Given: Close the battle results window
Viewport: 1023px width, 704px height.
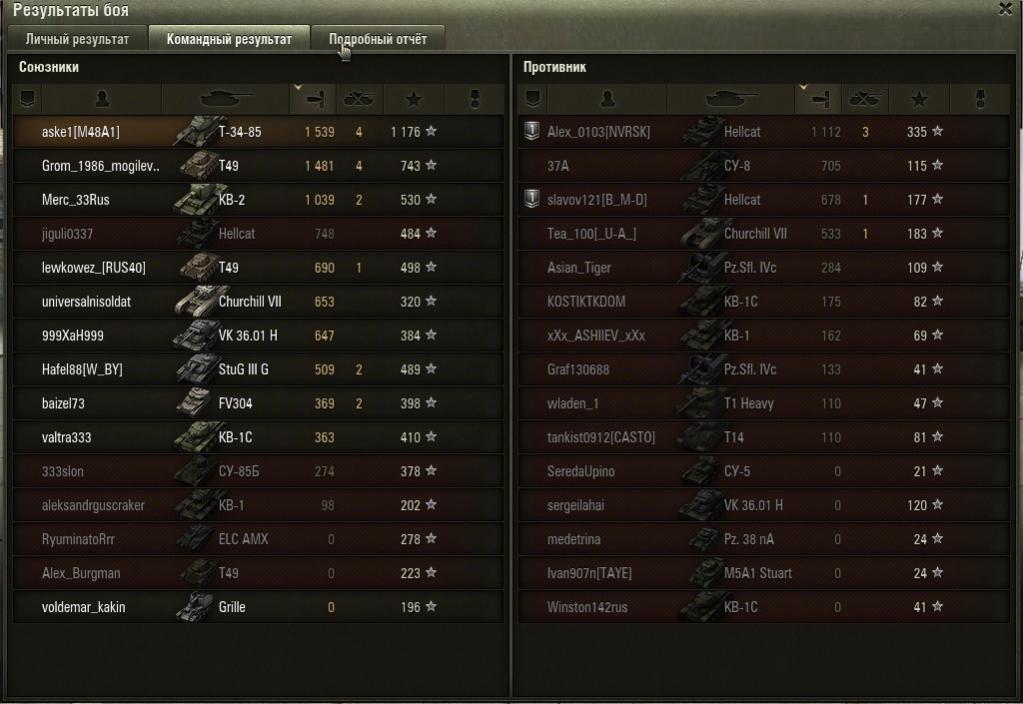Looking at the screenshot, I should 1005,9.
